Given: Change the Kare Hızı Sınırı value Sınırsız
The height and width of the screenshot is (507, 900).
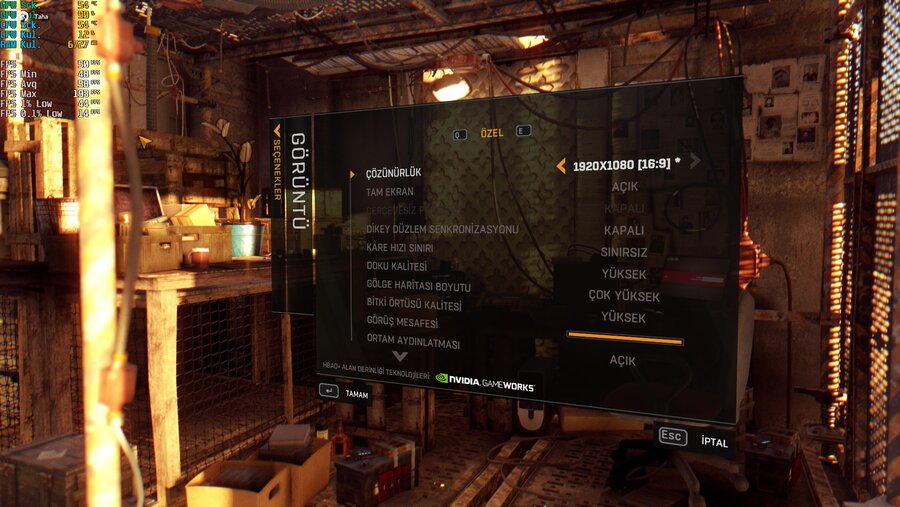Looking at the screenshot, I should [624, 252].
